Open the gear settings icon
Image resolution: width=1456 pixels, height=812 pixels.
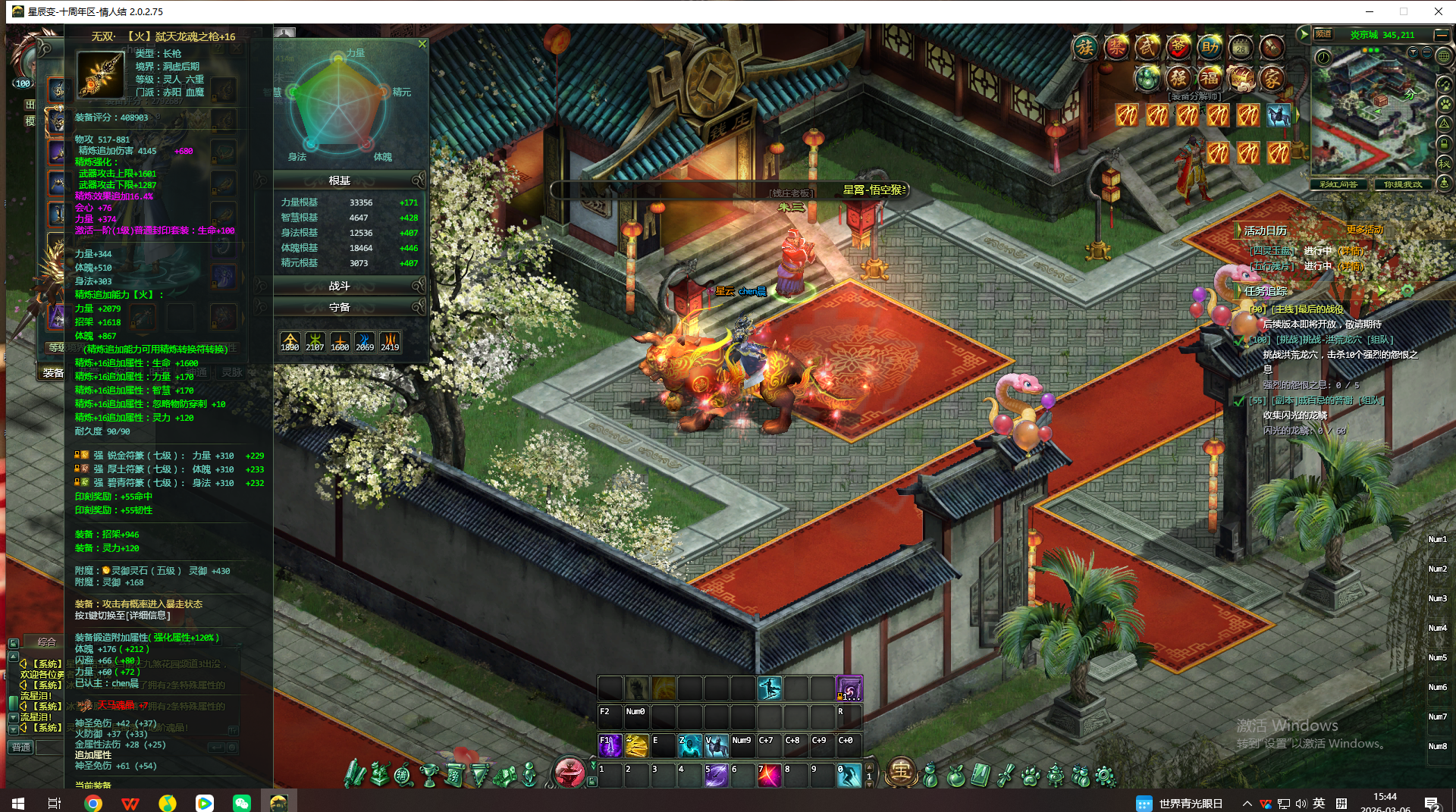tap(1105, 776)
